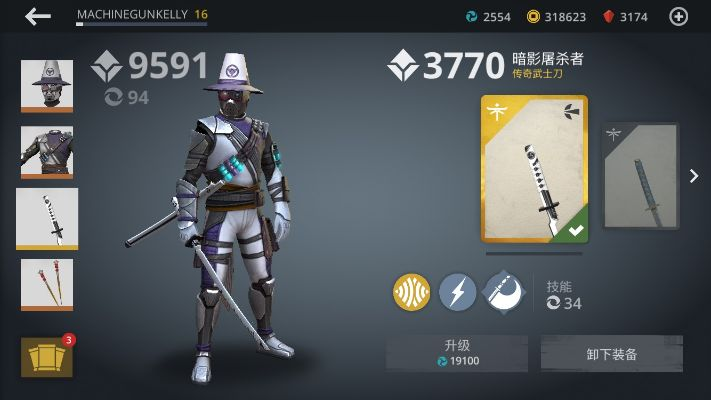The height and width of the screenshot is (400, 711).
Task: Tap the golden wave skill icon
Action: (x=412, y=293)
